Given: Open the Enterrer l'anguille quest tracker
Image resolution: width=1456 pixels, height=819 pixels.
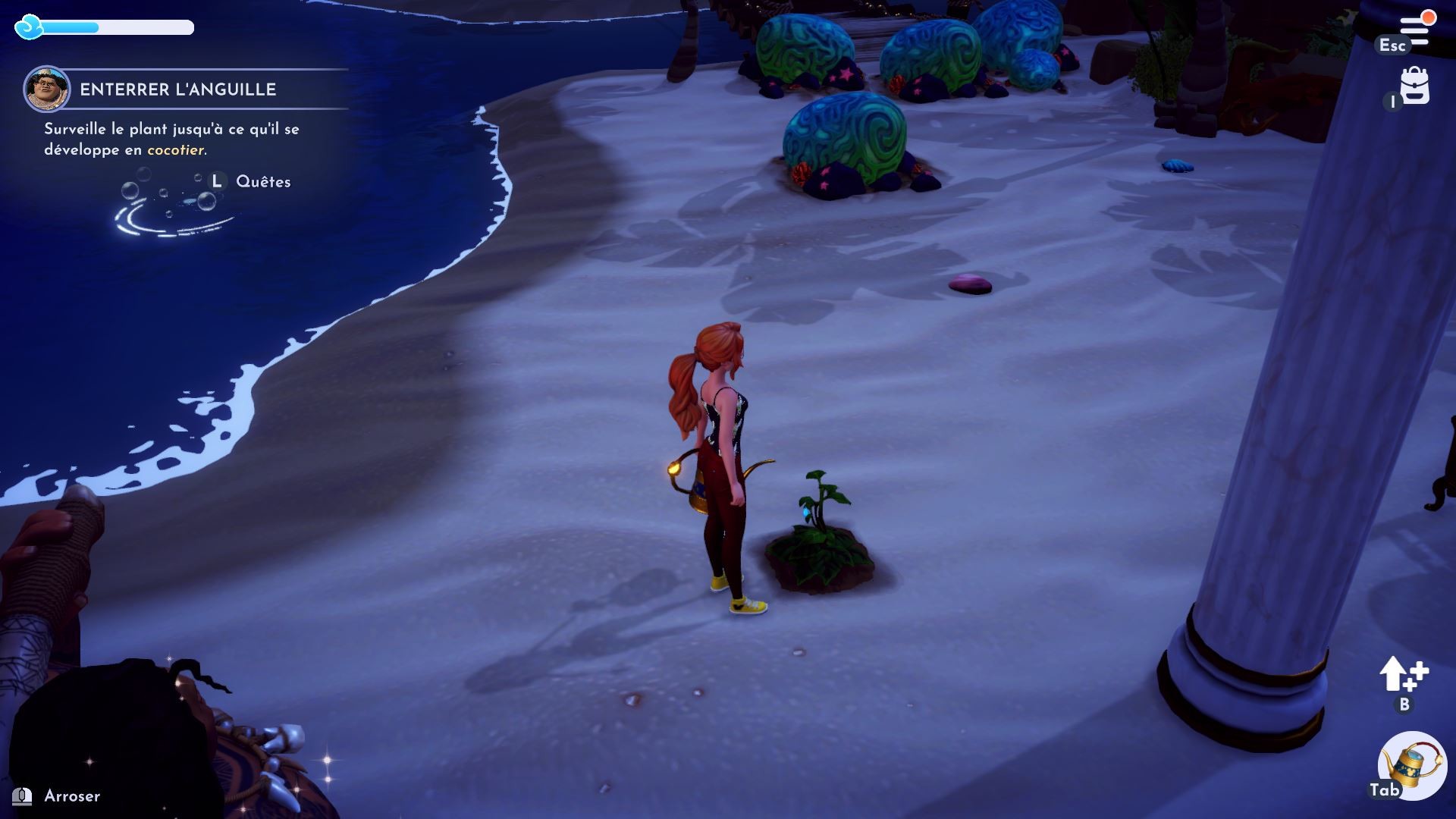Looking at the screenshot, I should (178, 89).
